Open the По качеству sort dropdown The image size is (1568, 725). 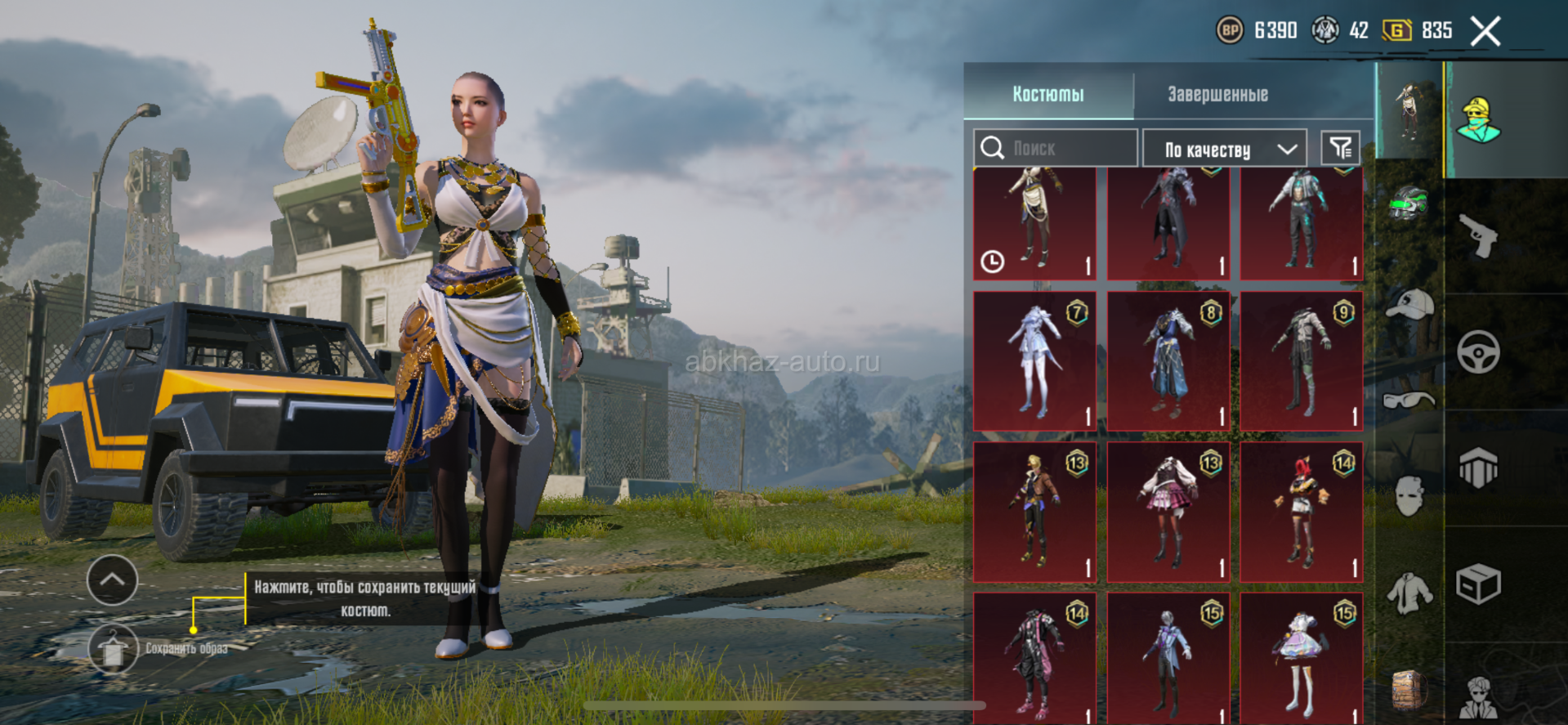1225,149
